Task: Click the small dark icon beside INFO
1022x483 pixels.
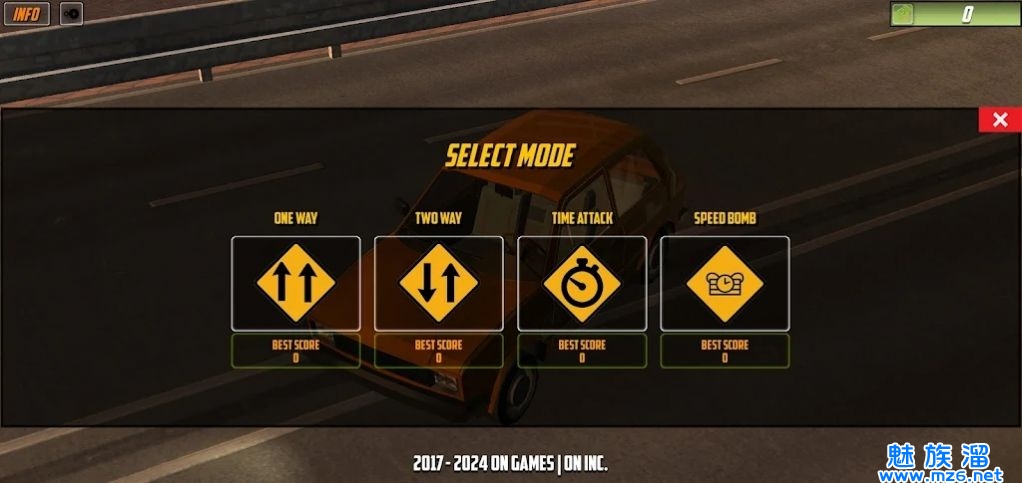Action: (x=71, y=14)
